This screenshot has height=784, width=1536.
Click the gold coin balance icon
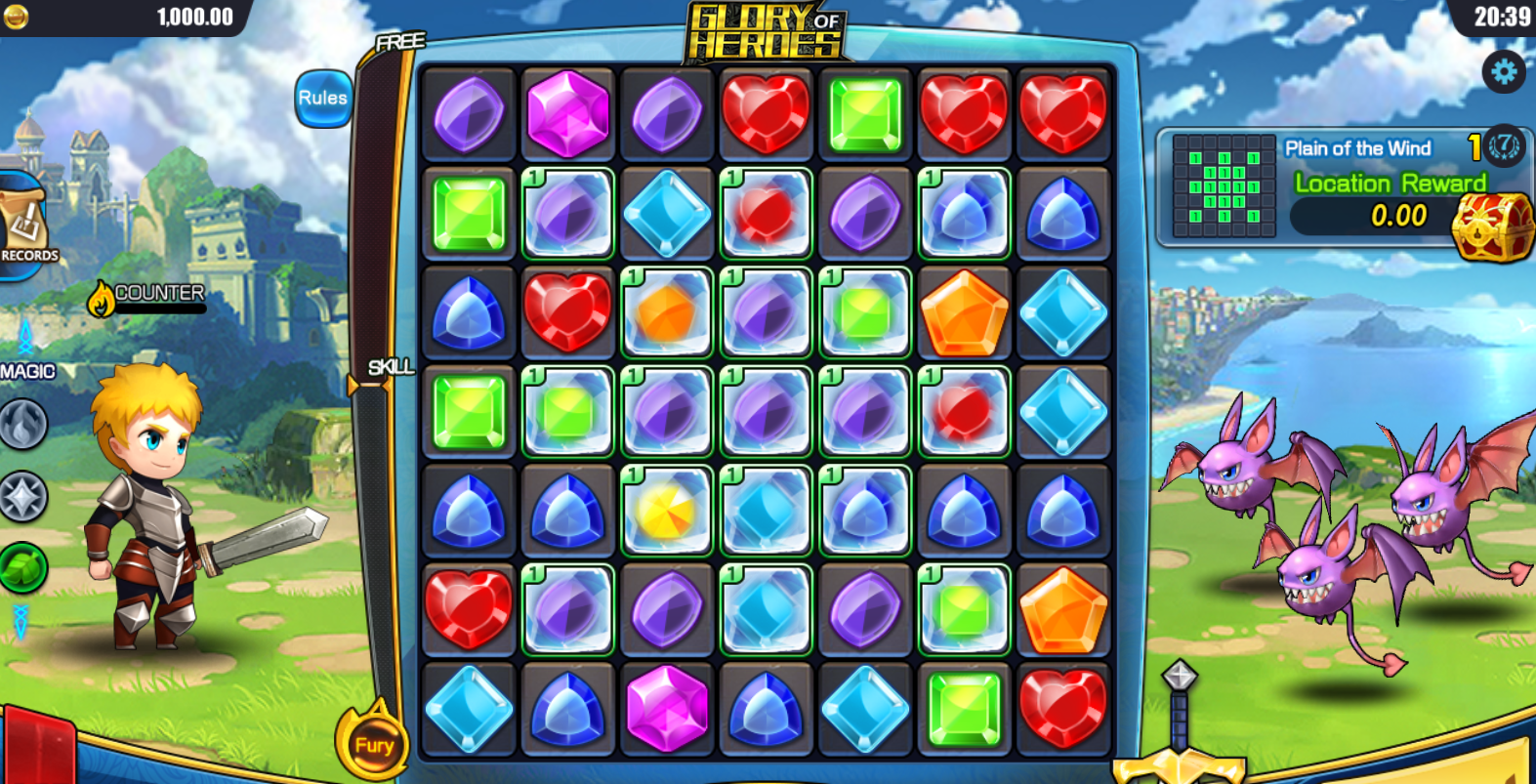[x=15, y=17]
